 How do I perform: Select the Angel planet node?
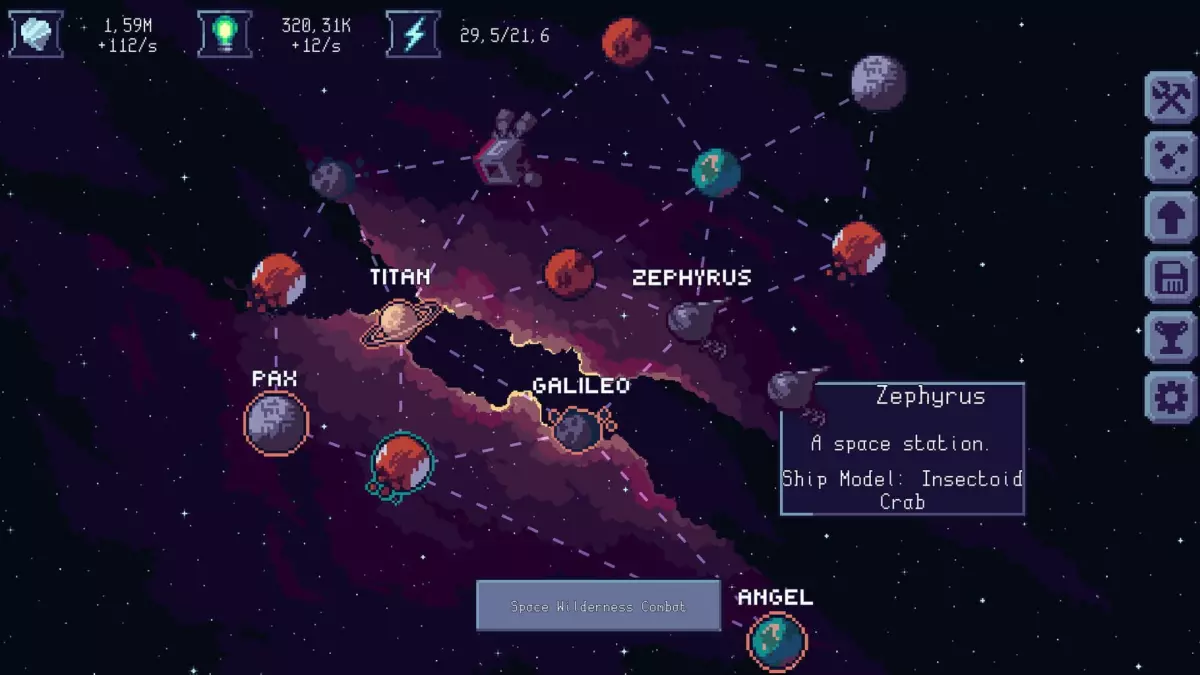click(776, 641)
